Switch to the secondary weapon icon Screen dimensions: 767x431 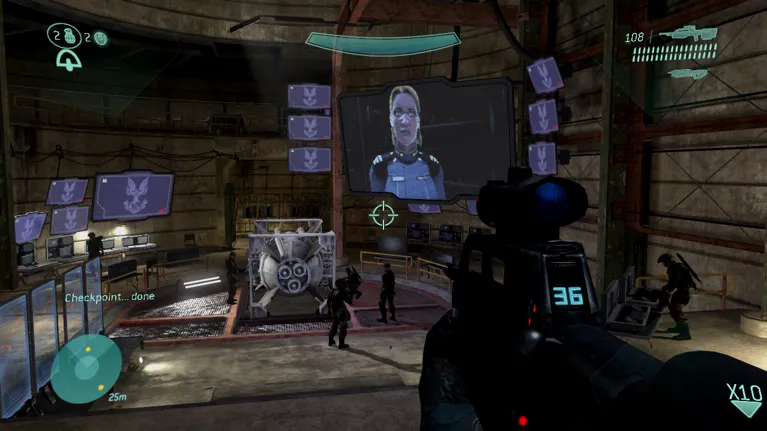click(688, 72)
